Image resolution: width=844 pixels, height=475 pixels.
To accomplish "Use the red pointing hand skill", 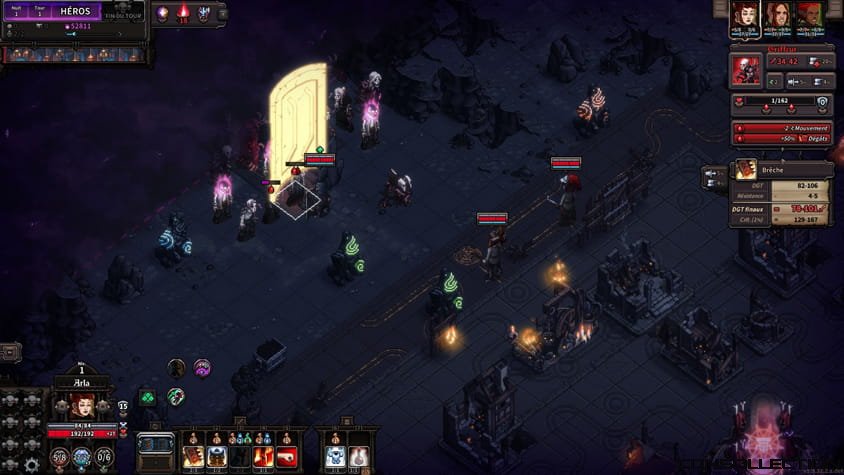I will (x=286, y=457).
